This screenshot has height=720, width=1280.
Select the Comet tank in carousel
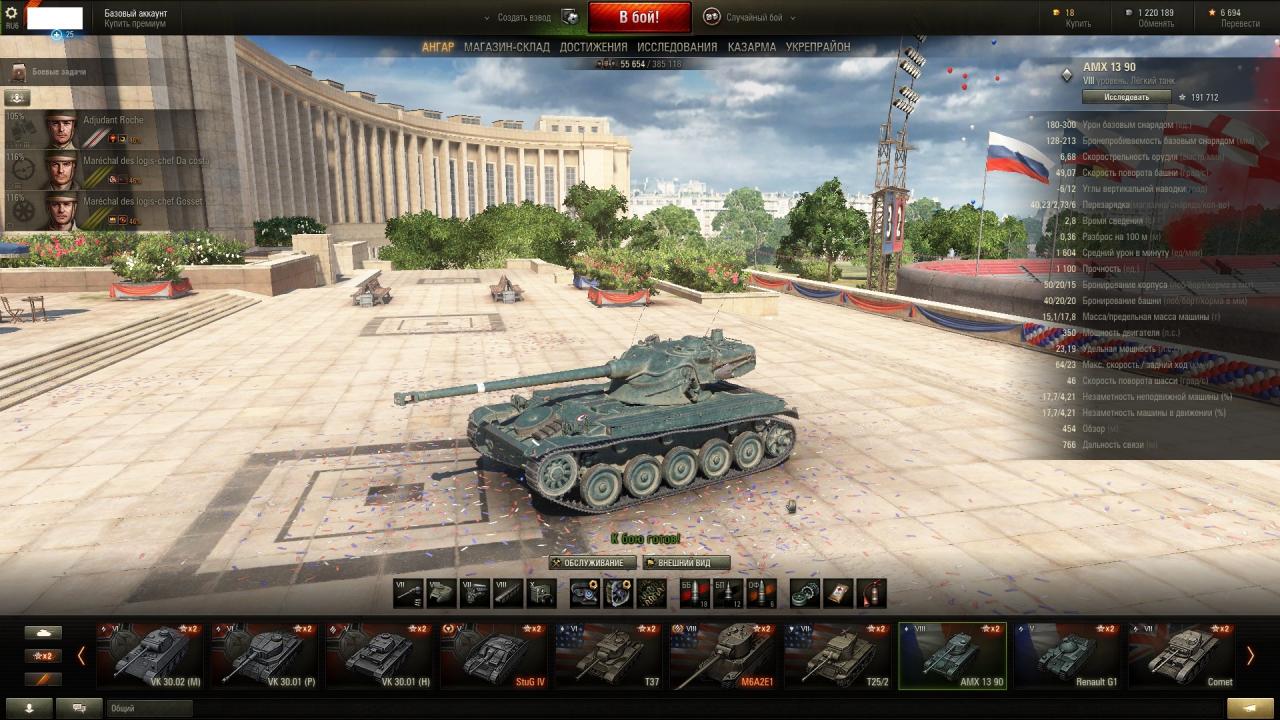pyautogui.click(x=1180, y=656)
